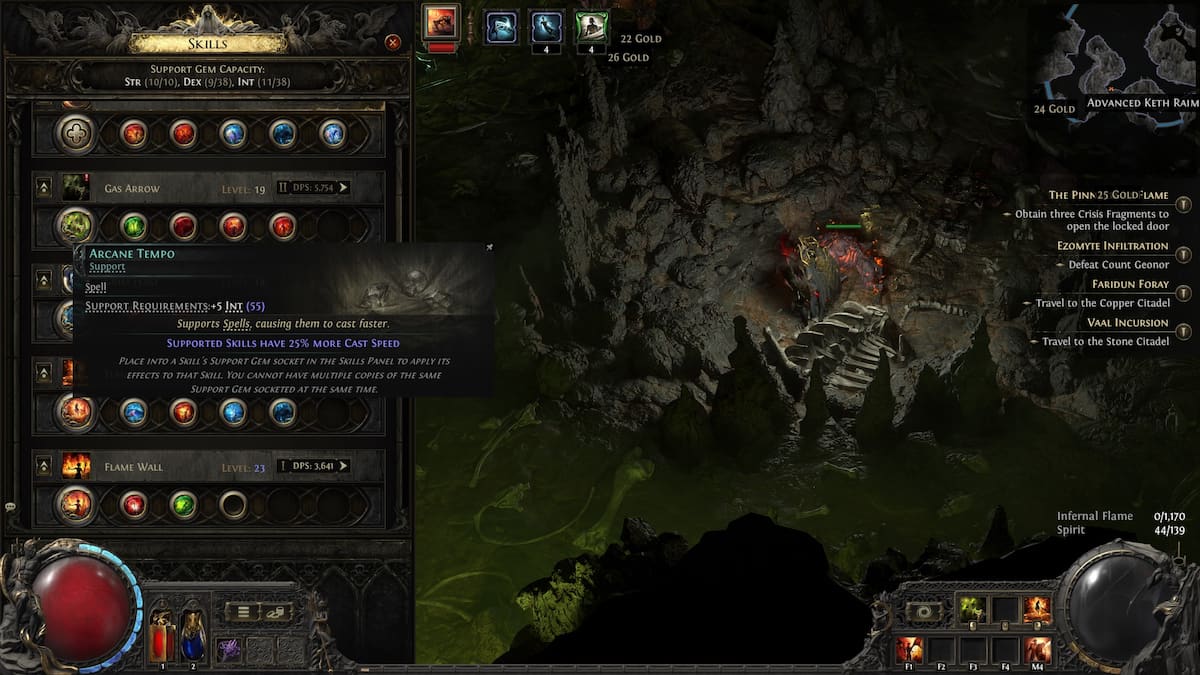Image resolution: width=1200 pixels, height=675 pixels.
Task: Select the Gas Arrow skill gem
Action: point(74,226)
